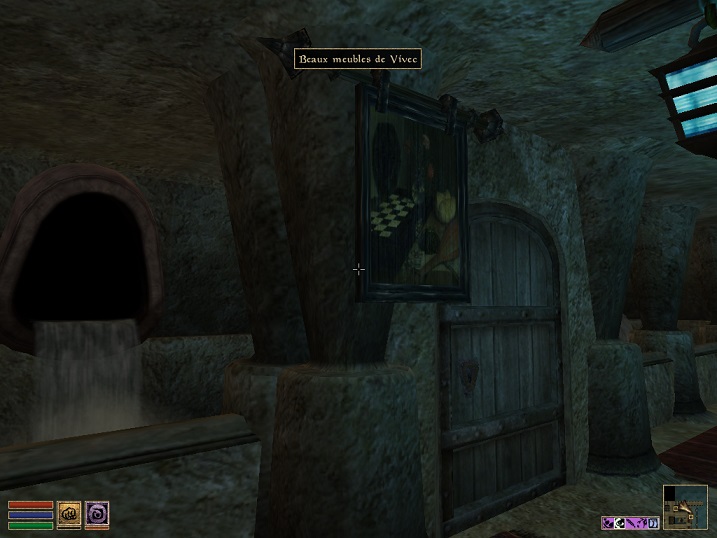Select the purple spiral spell icon
717x538 pixels.
[x=97, y=513]
